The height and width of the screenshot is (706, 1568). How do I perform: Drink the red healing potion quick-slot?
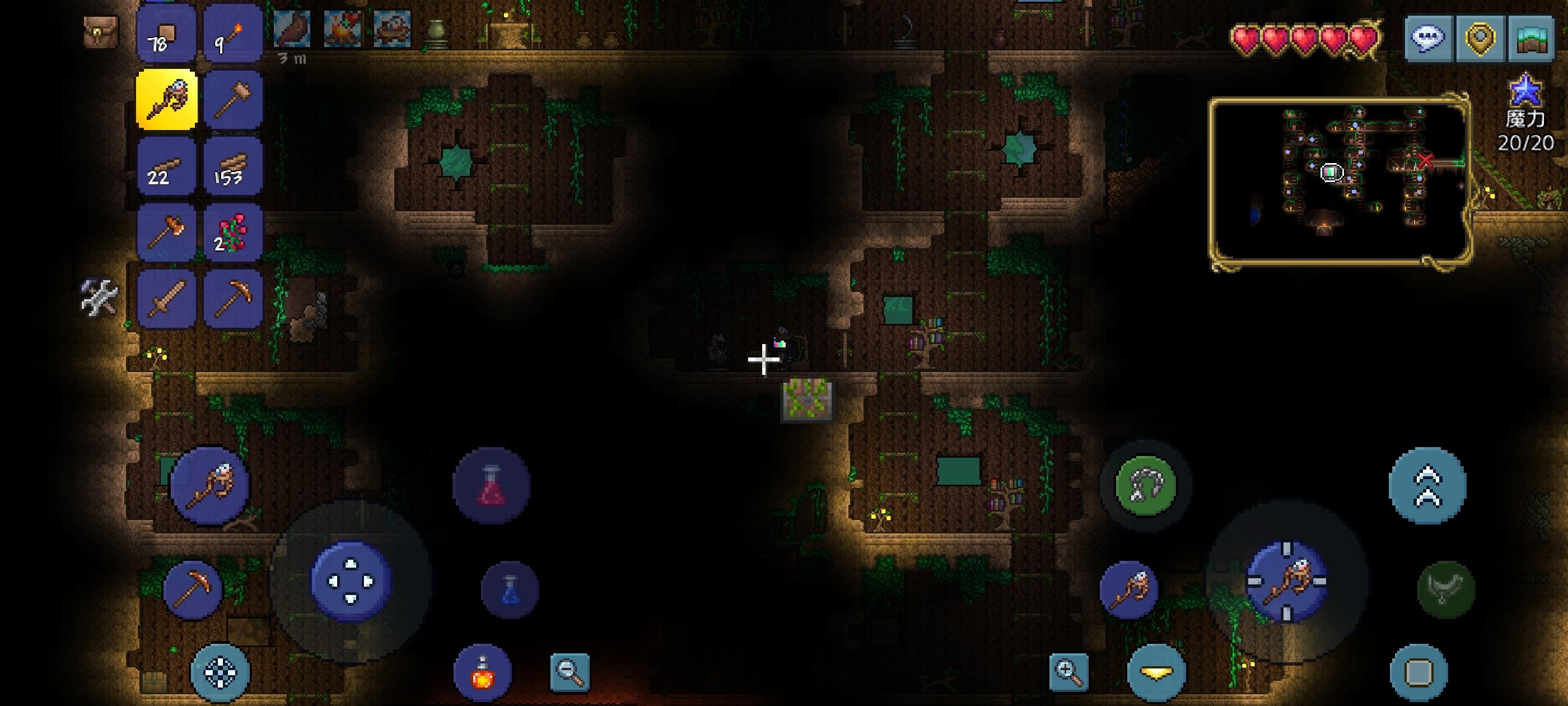493,486
